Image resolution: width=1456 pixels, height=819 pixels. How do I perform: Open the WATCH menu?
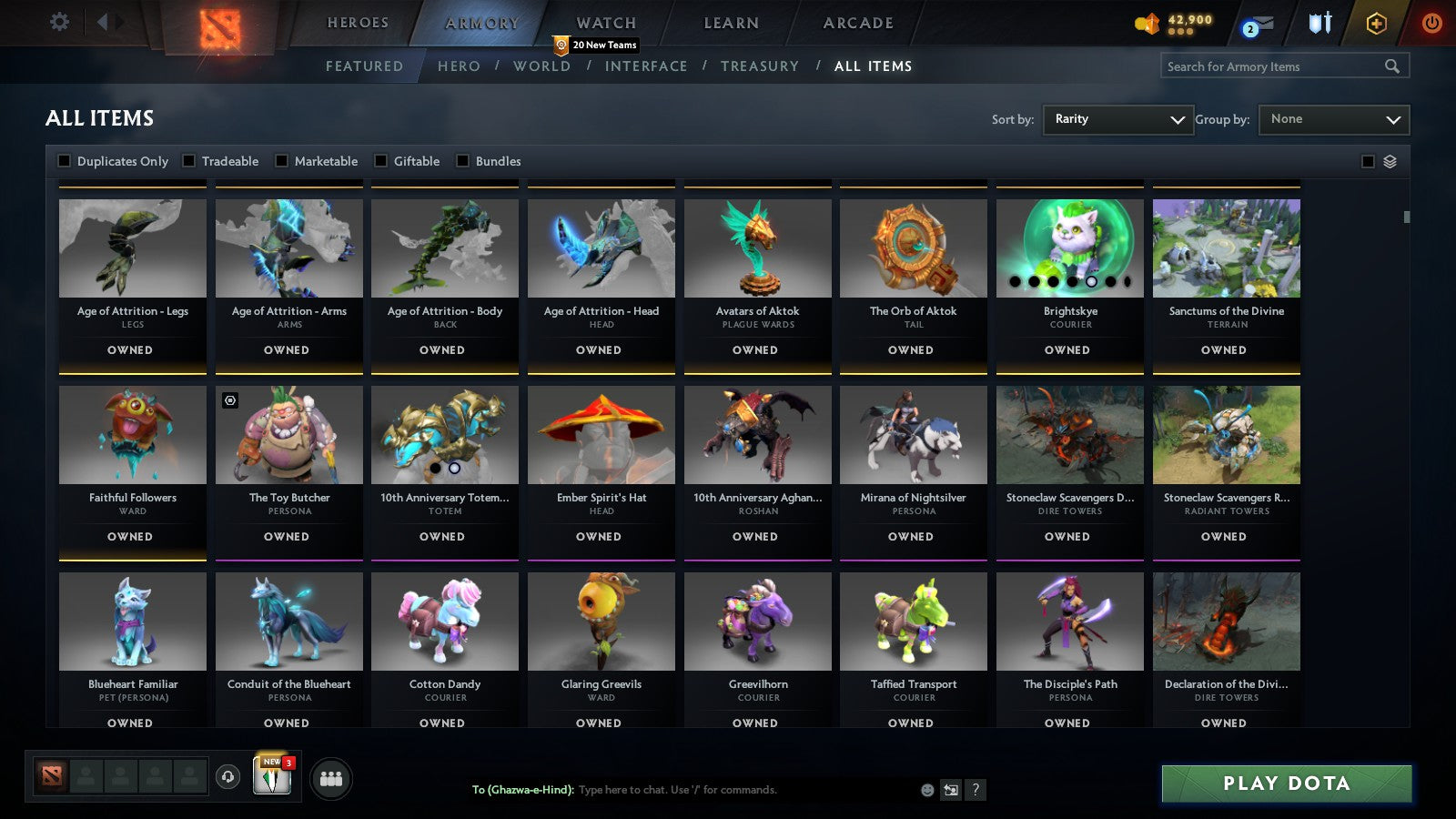[604, 23]
